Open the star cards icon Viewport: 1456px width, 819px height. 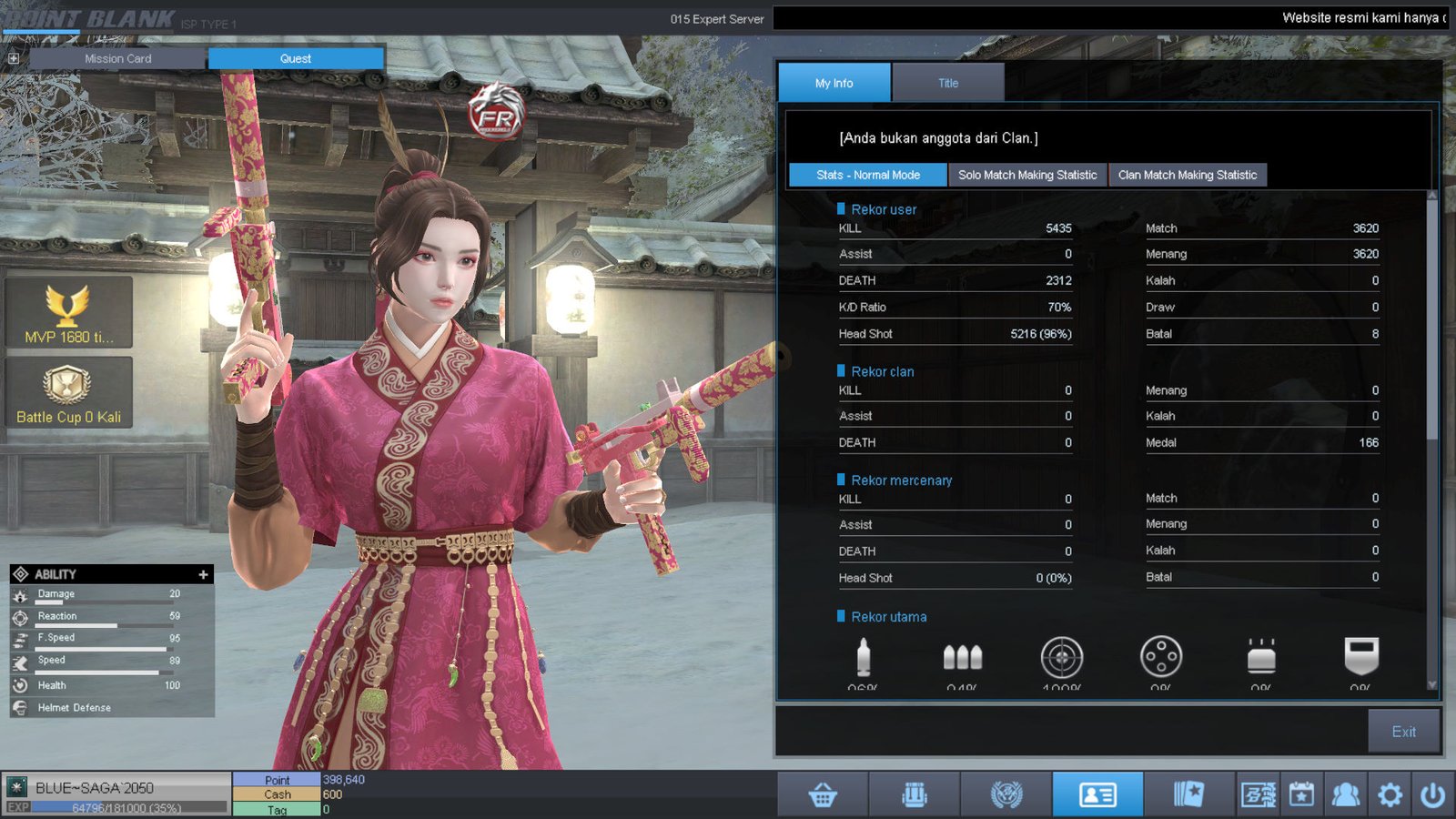[1188, 794]
